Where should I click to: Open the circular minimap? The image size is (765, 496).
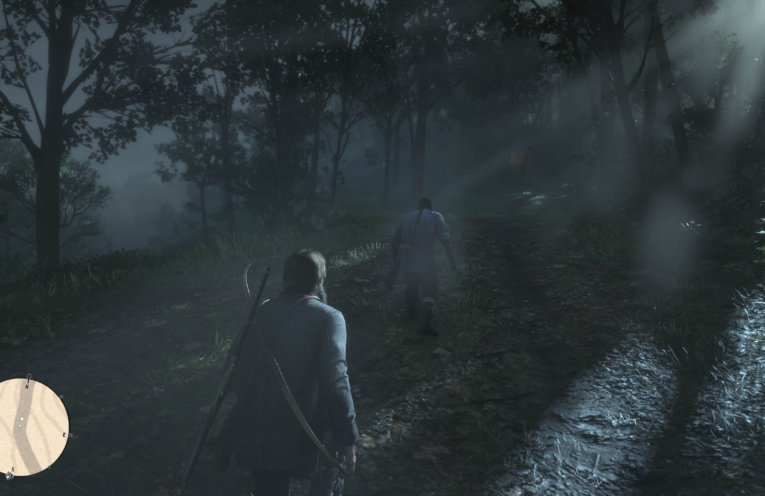31,426
